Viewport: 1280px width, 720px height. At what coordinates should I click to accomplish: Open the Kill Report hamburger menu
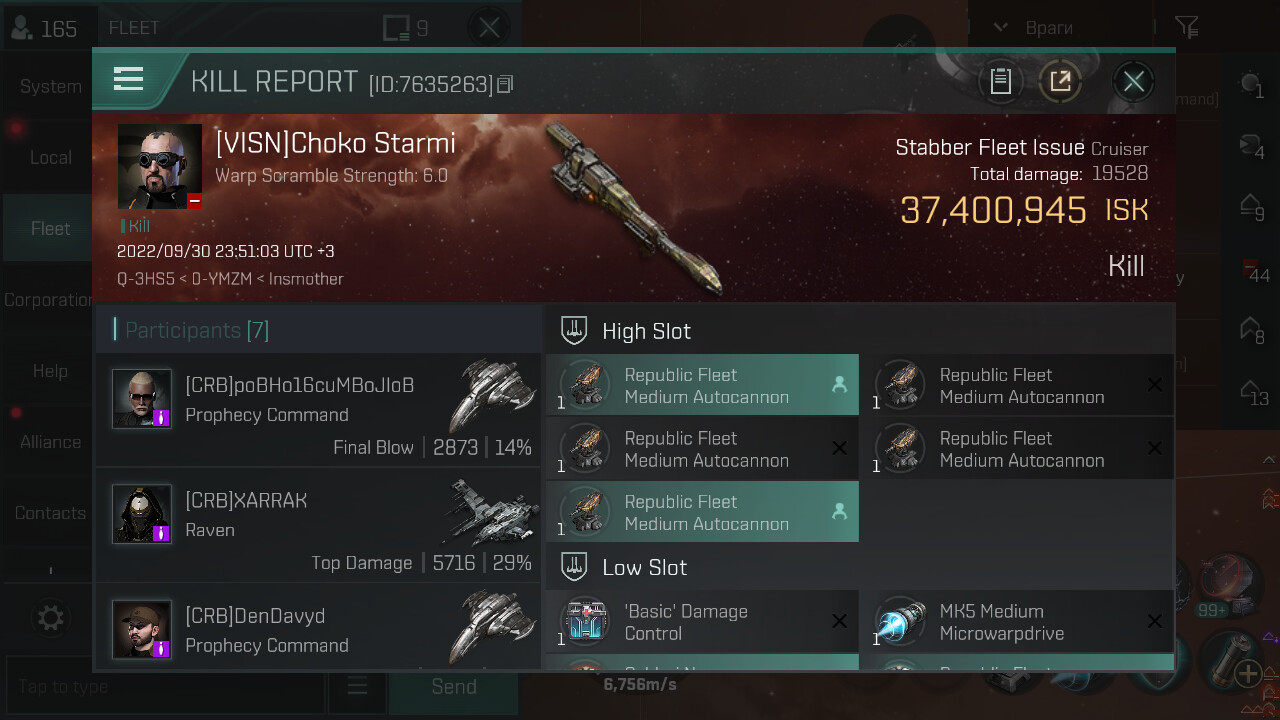coord(129,79)
